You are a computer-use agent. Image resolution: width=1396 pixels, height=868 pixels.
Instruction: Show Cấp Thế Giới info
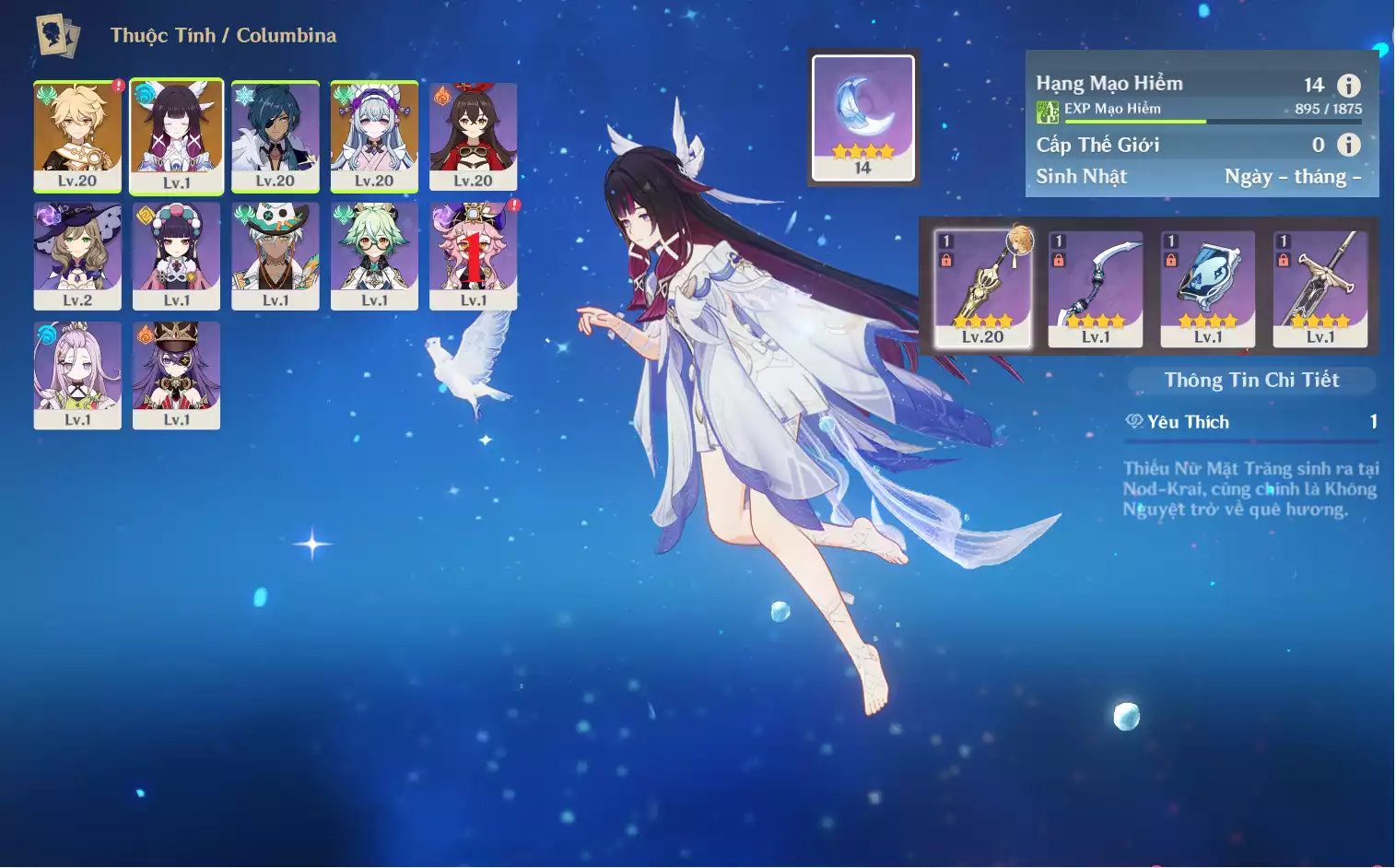[1348, 145]
